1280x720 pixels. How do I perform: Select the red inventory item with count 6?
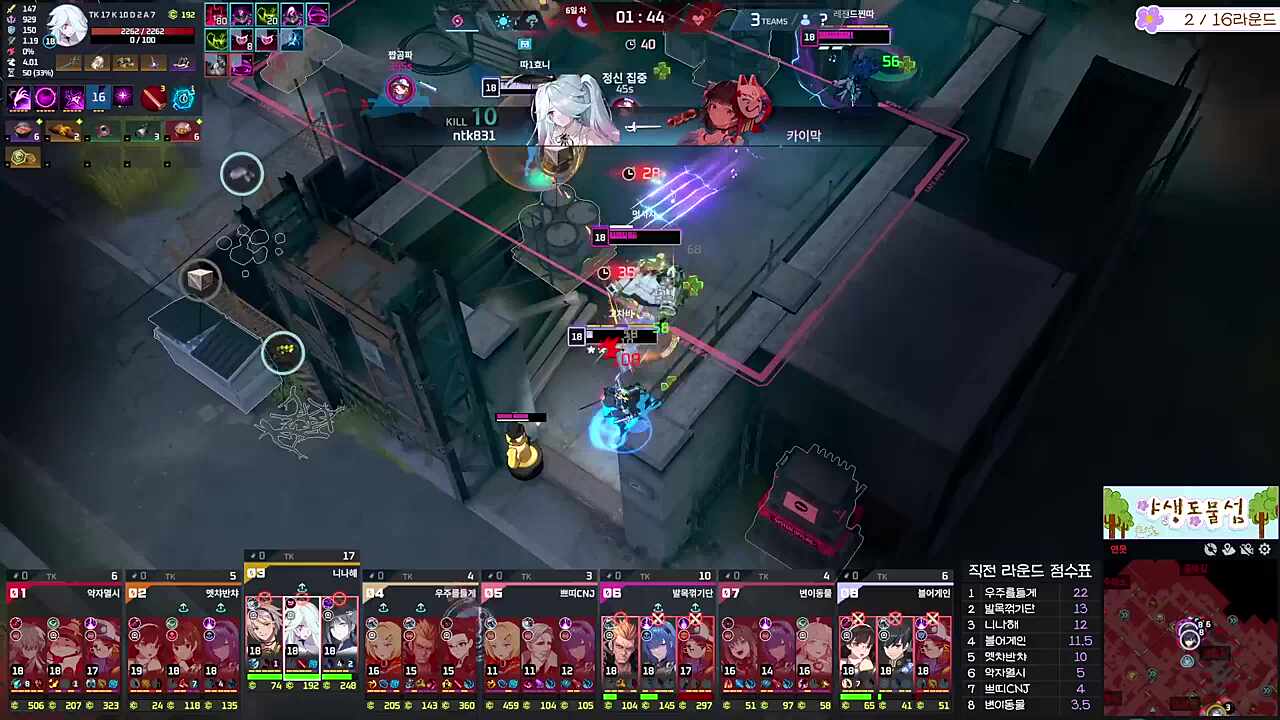183,131
